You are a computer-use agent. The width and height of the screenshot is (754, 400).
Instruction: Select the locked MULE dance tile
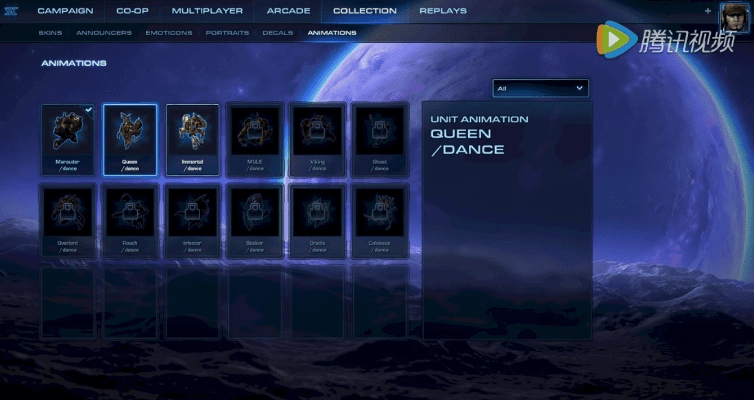(254, 139)
